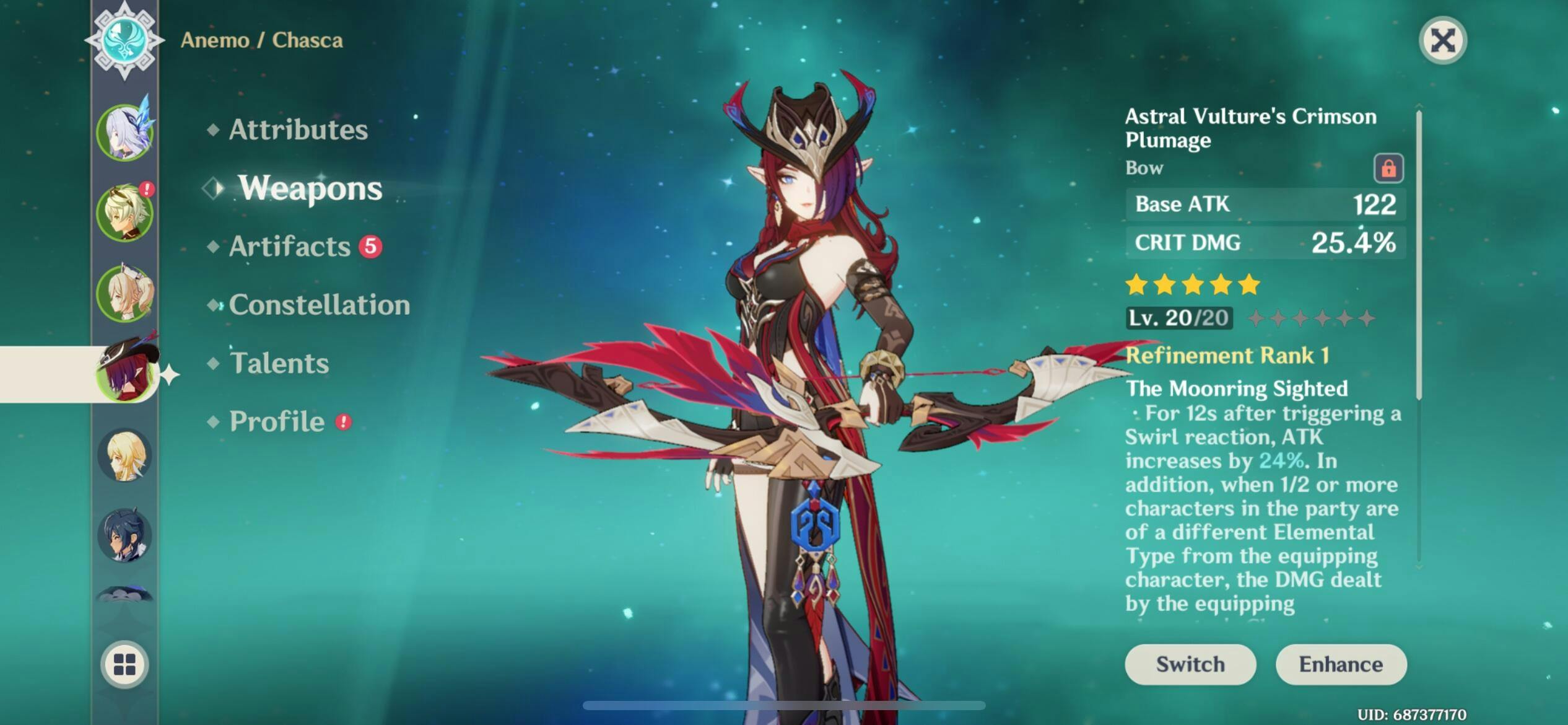This screenshot has width=1568, height=725.
Task: Open the Profile tab
Action: click(277, 422)
